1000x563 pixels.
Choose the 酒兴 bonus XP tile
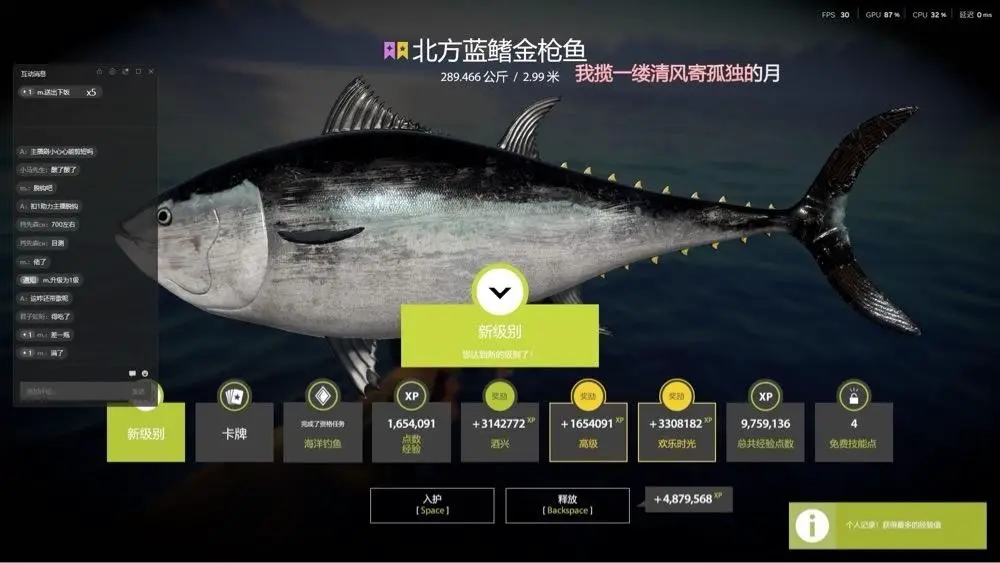tap(499, 432)
